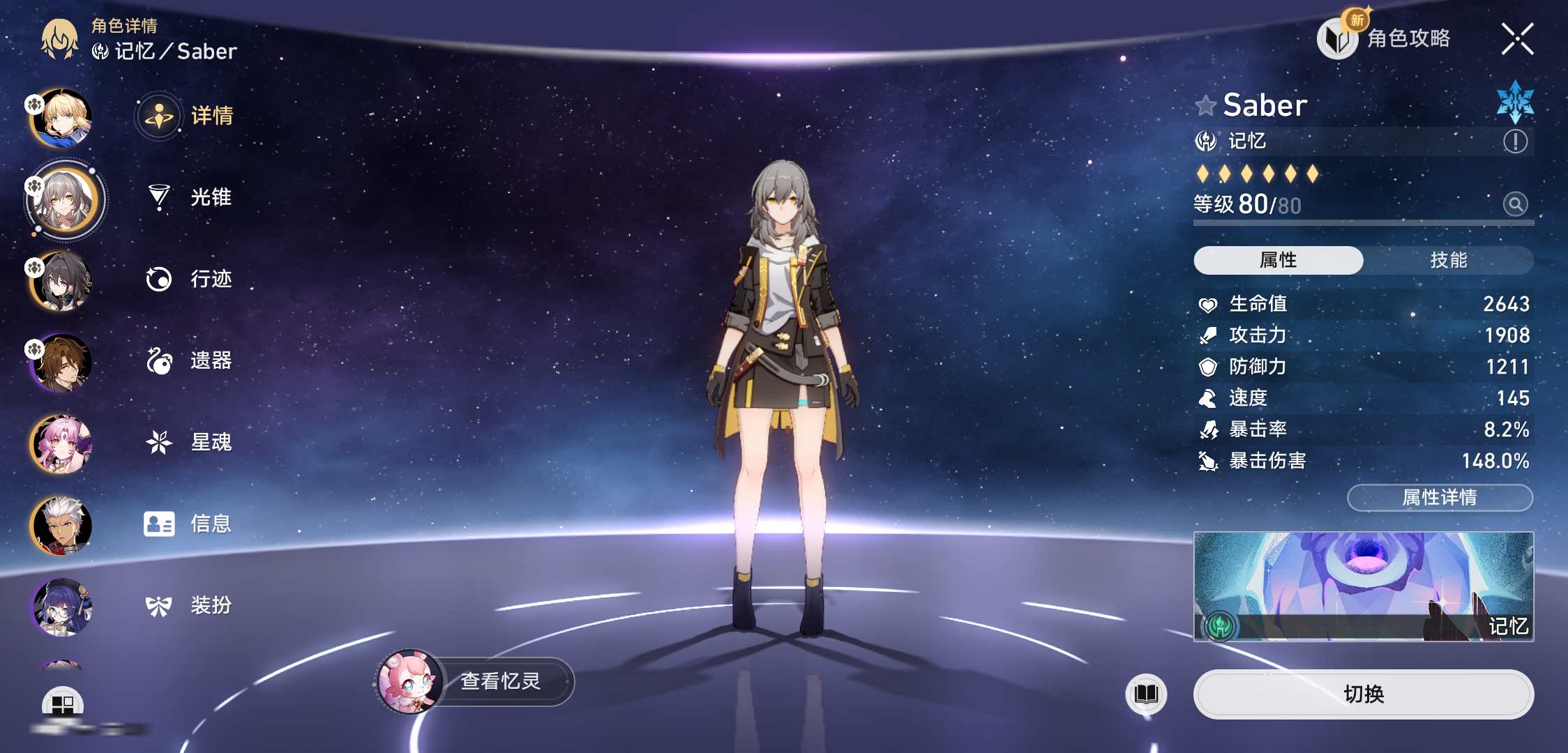The image size is (1568, 753).
Task: Click the 切换 switch button
Action: coord(1363,694)
